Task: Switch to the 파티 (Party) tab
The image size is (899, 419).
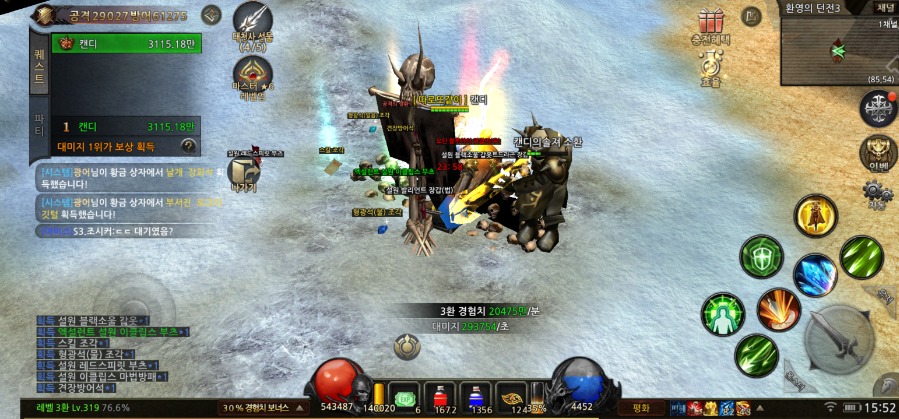Action: point(39,128)
